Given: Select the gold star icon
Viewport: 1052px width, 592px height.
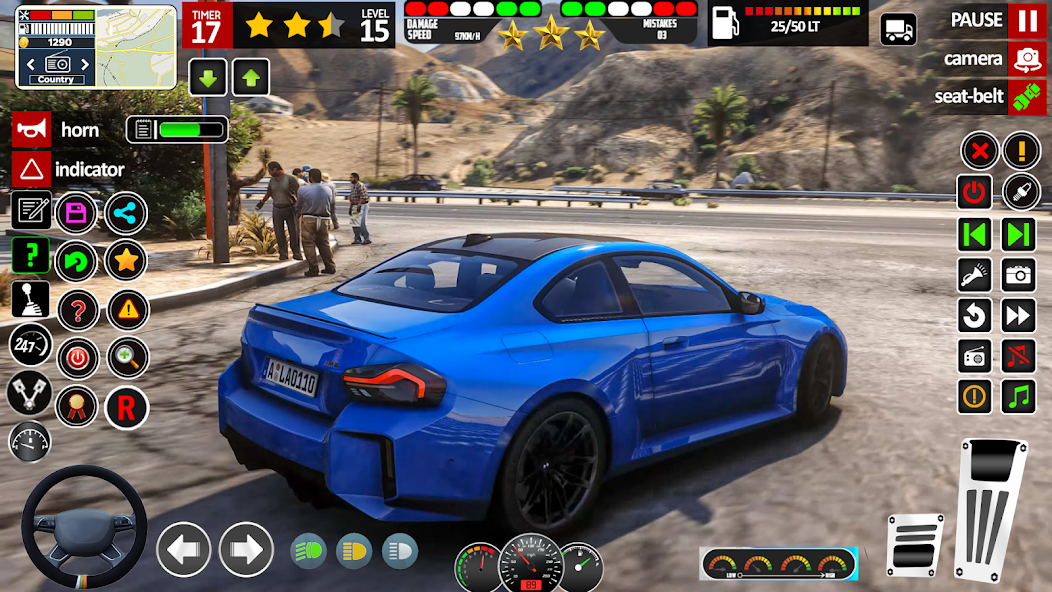Looking at the screenshot, I should point(126,261).
